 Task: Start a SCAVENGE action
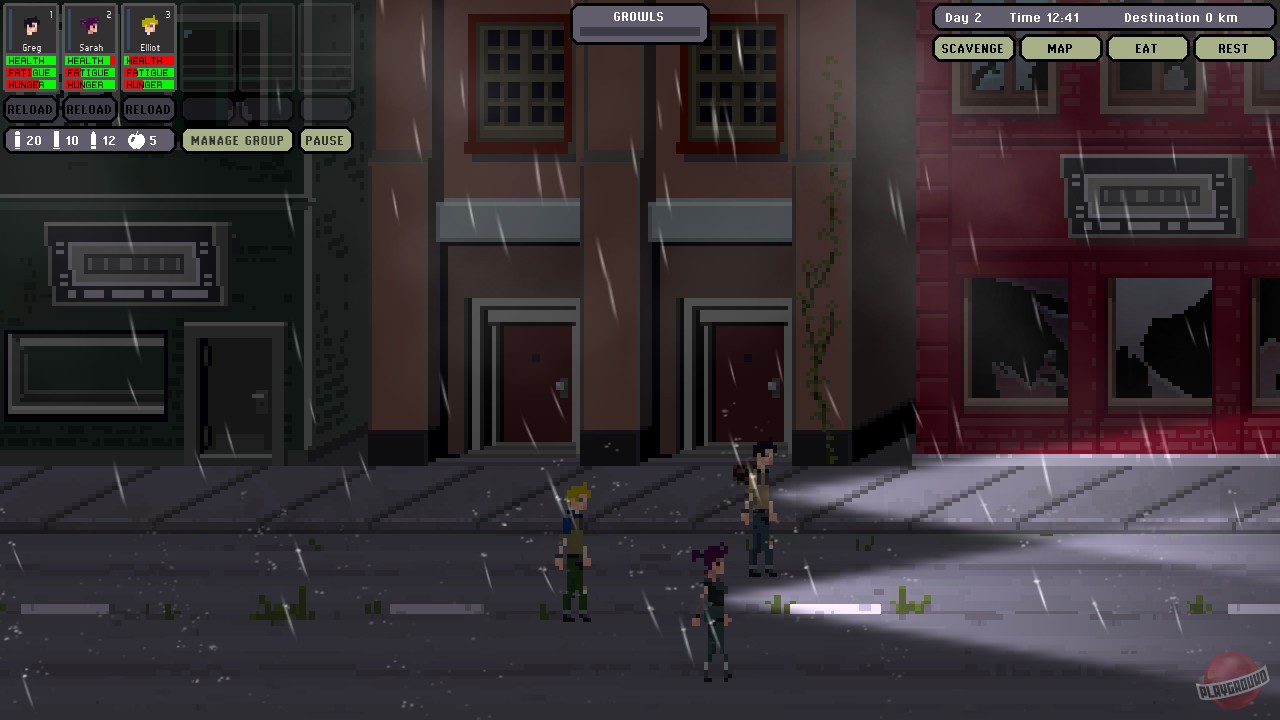tap(973, 47)
